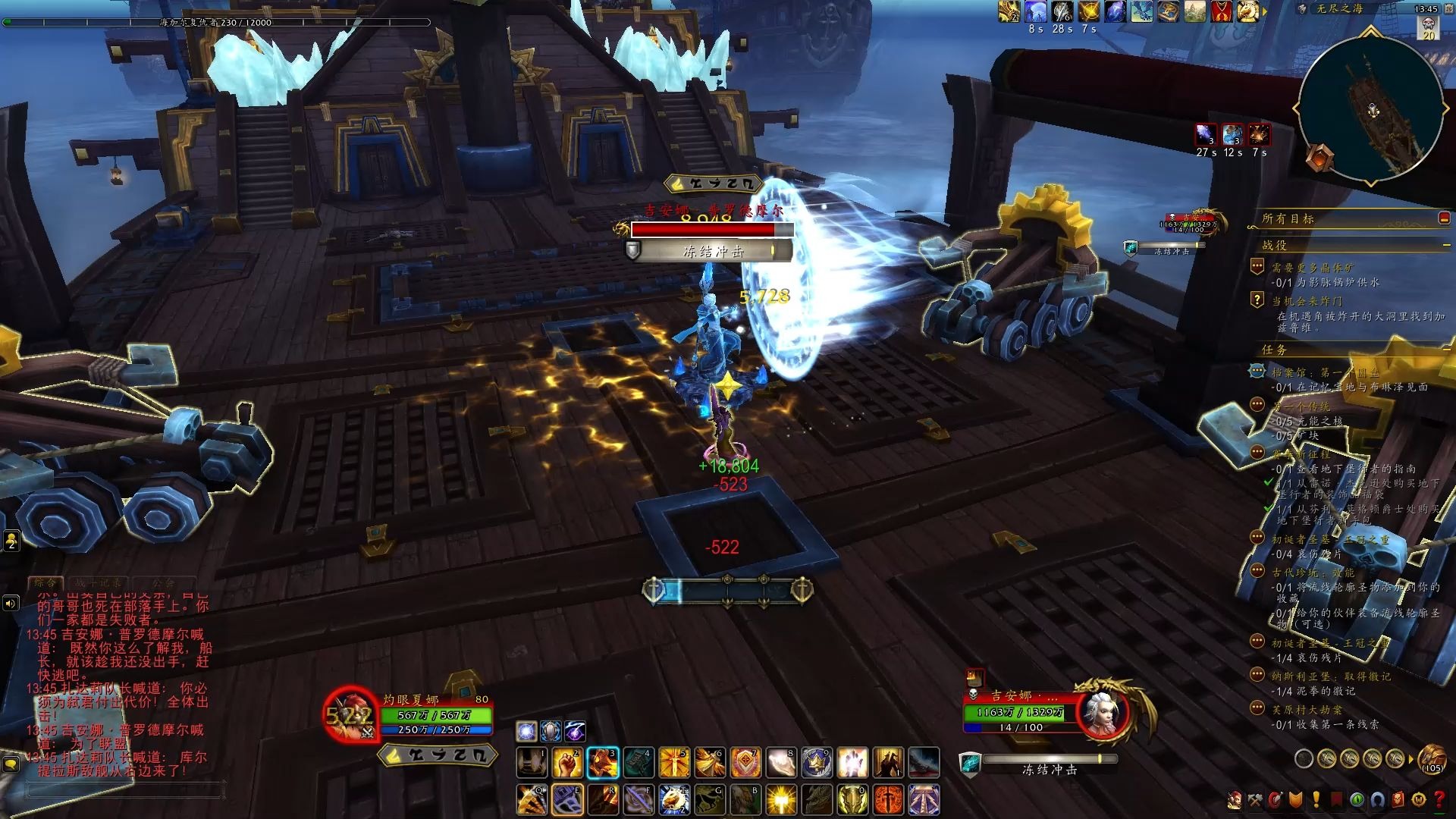This screenshot has width=1456, height=819.
Task: Select the 吉安娜 target portrait frame
Action: click(x=1103, y=711)
